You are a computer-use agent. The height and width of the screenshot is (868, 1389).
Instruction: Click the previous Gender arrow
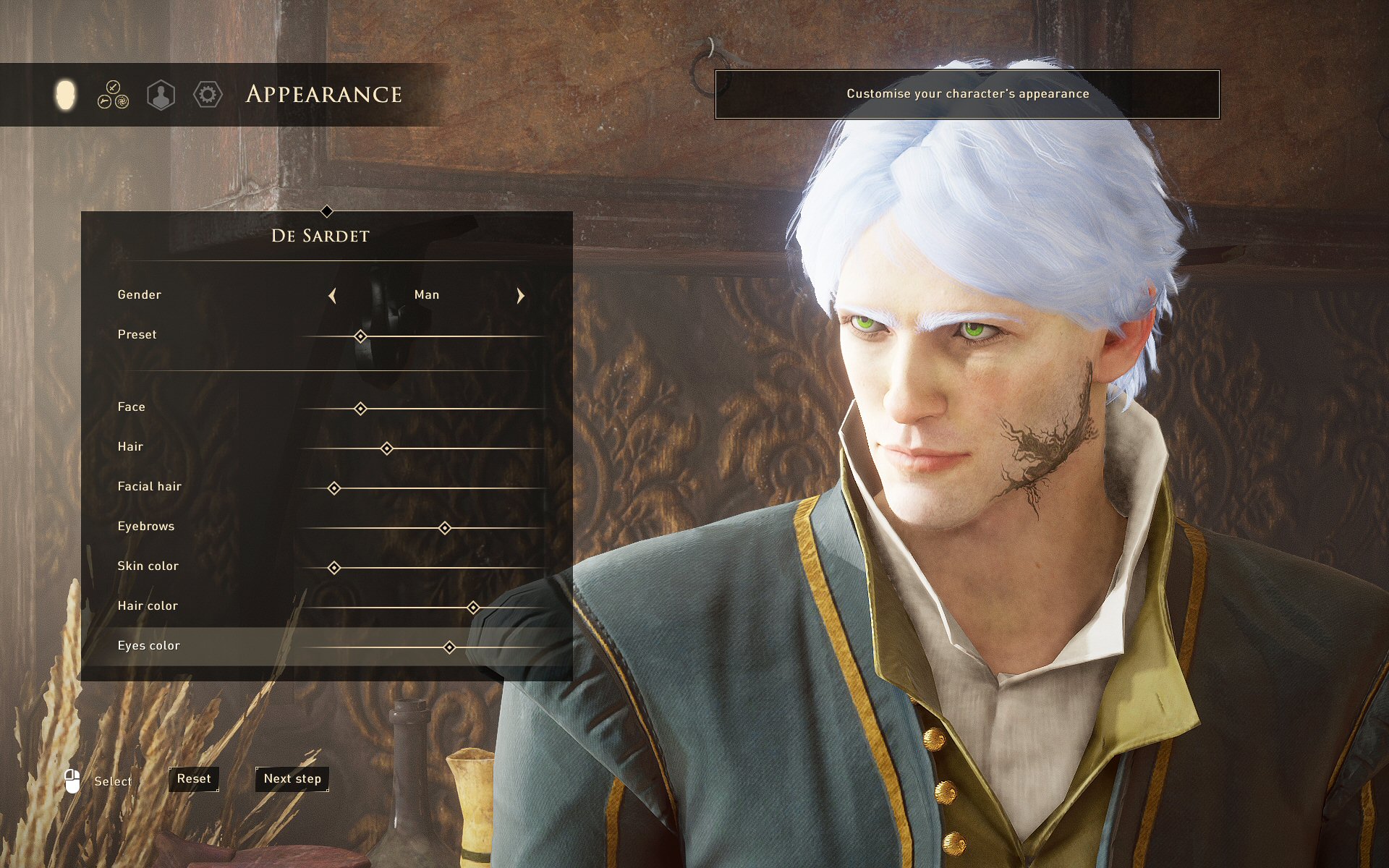click(x=332, y=295)
